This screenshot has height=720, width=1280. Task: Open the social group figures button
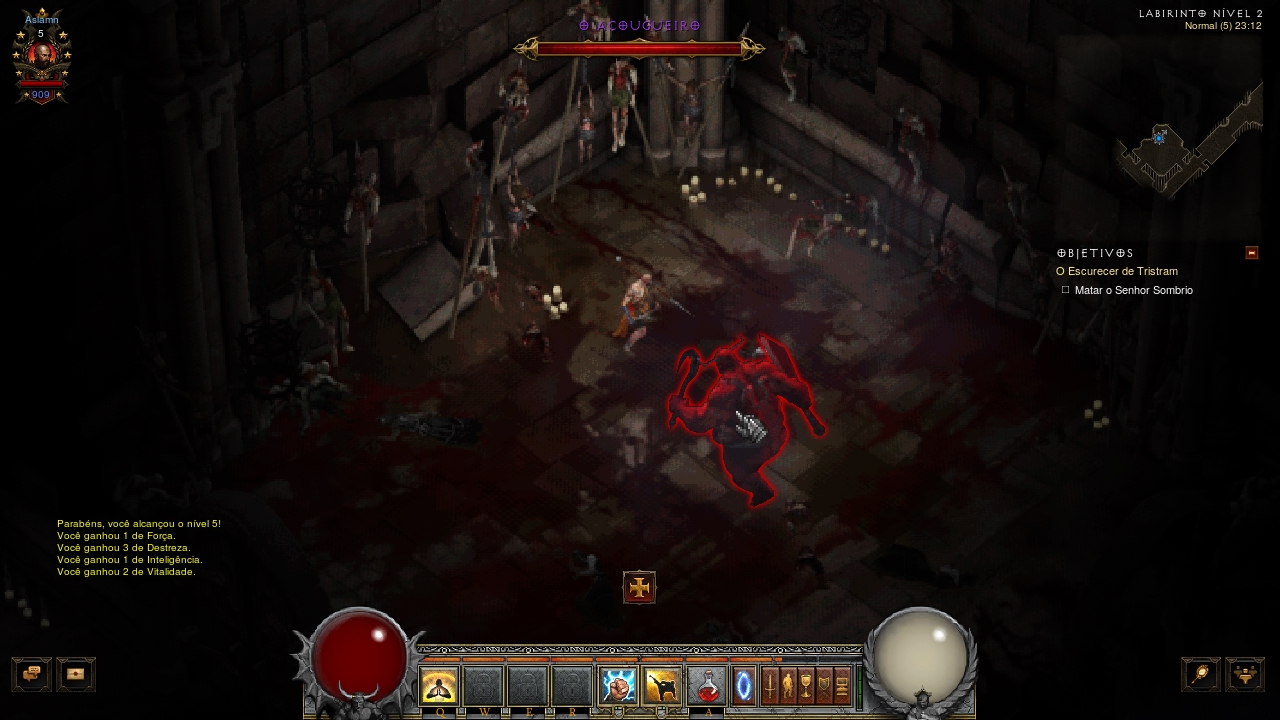[1245, 674]
